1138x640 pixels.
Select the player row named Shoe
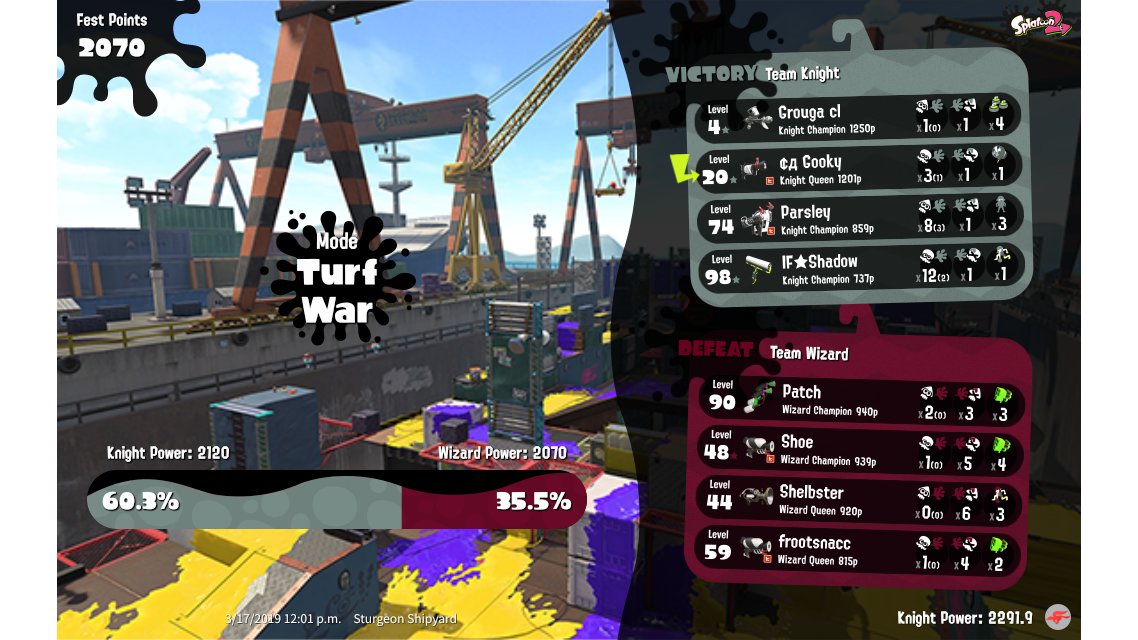pos(860,450)
